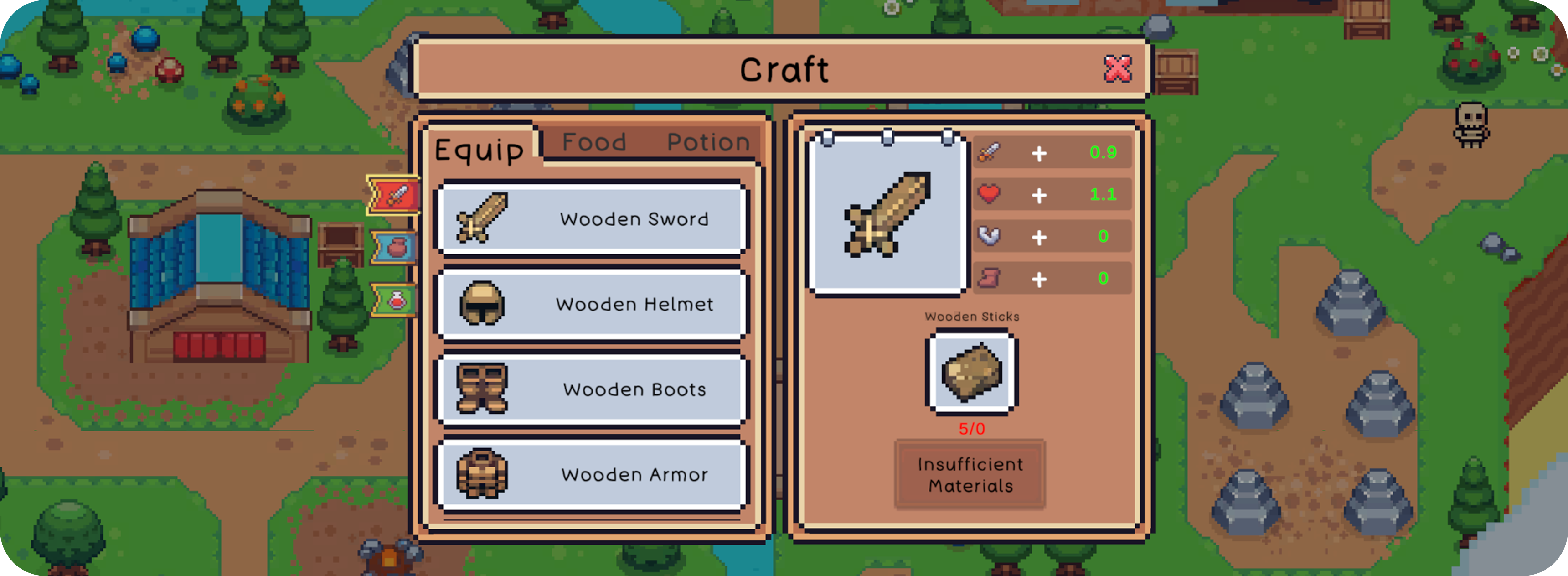Select the Wooden Armor recipe
1568x576 pixels.
pos(591,474)
